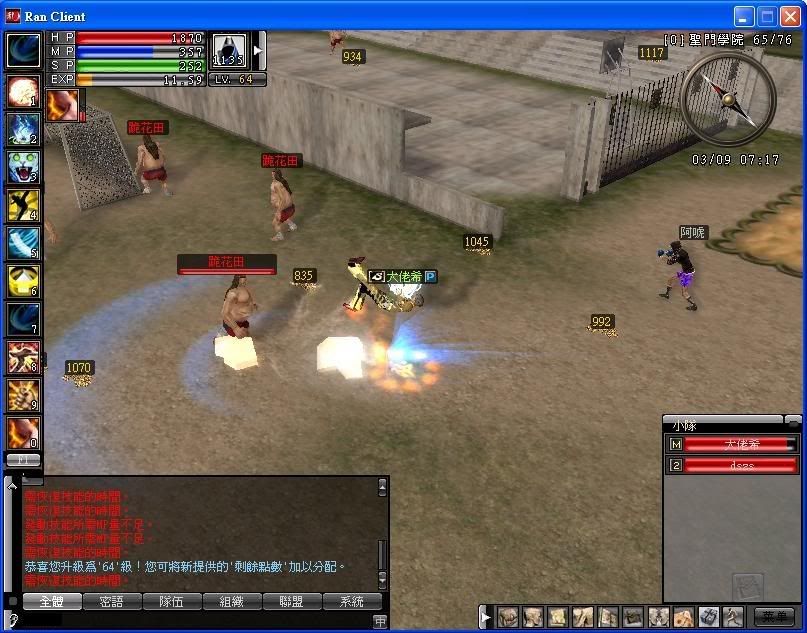Trigger the blue energy skill in slot 2
Image resolution: width=807 pixels, height=633 pixels.
click(x=22, y=129)
